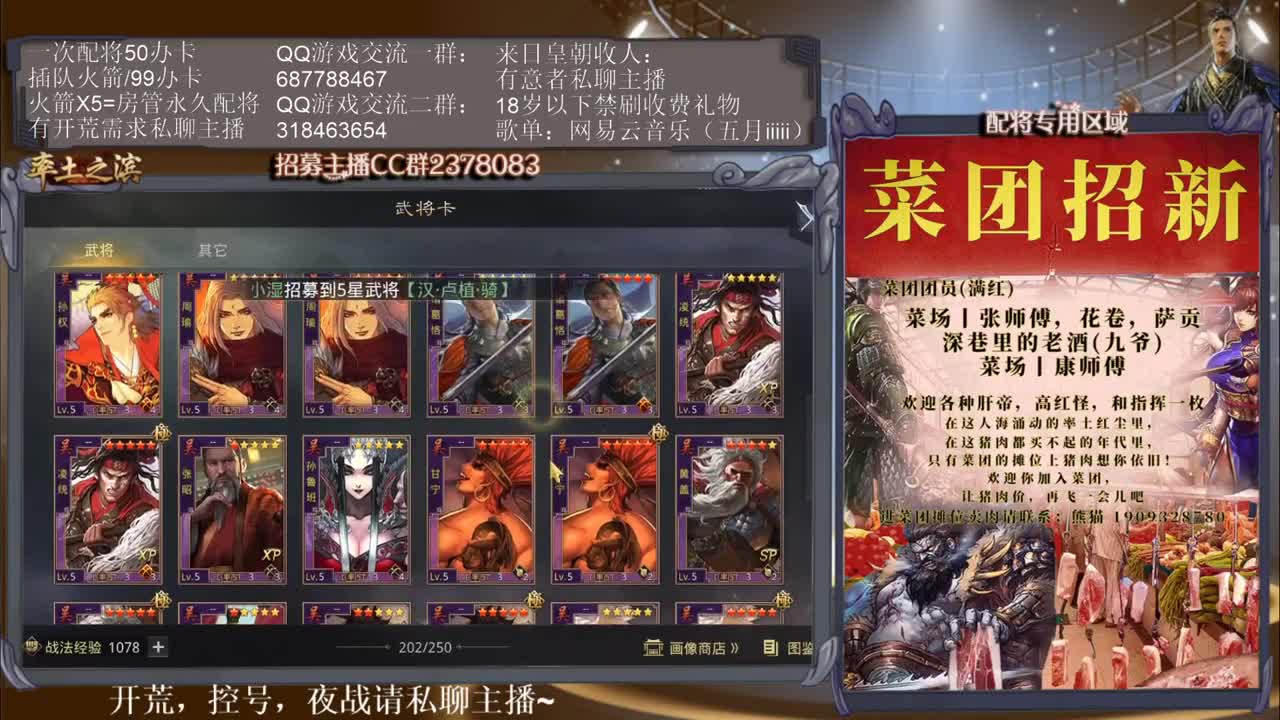Screen dimensions: 1280x720
Task: Click the 极 badge on the 凌统 card
Action: (x=162, y=434)
